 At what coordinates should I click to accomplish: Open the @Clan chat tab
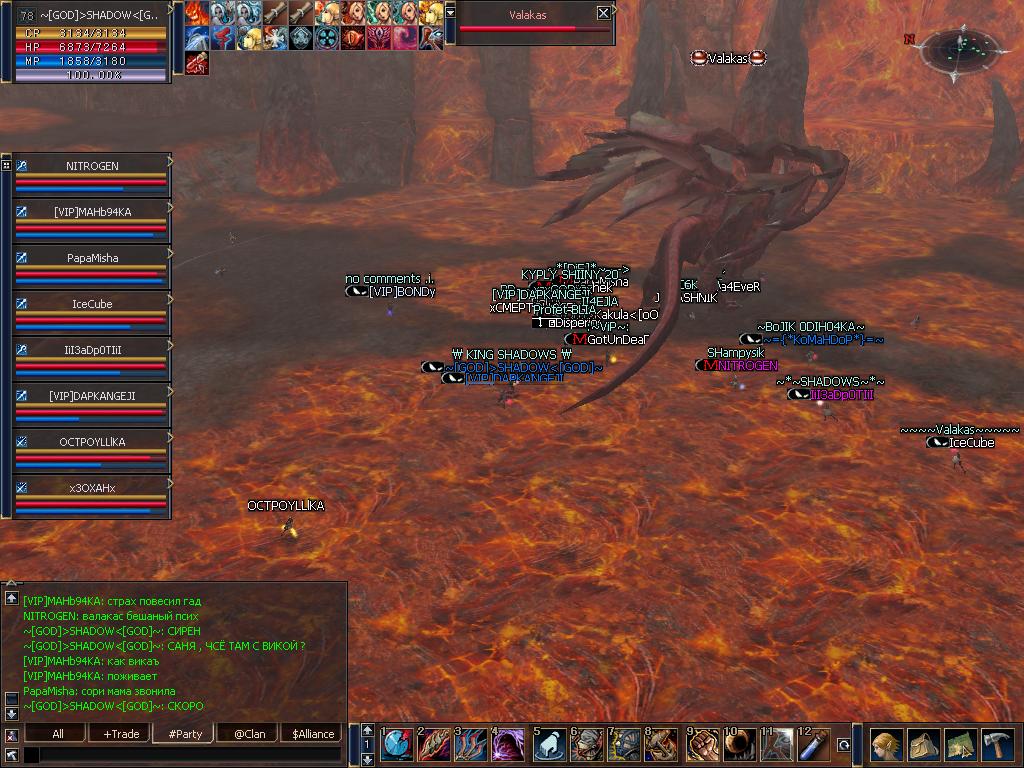tap(249, 734)
